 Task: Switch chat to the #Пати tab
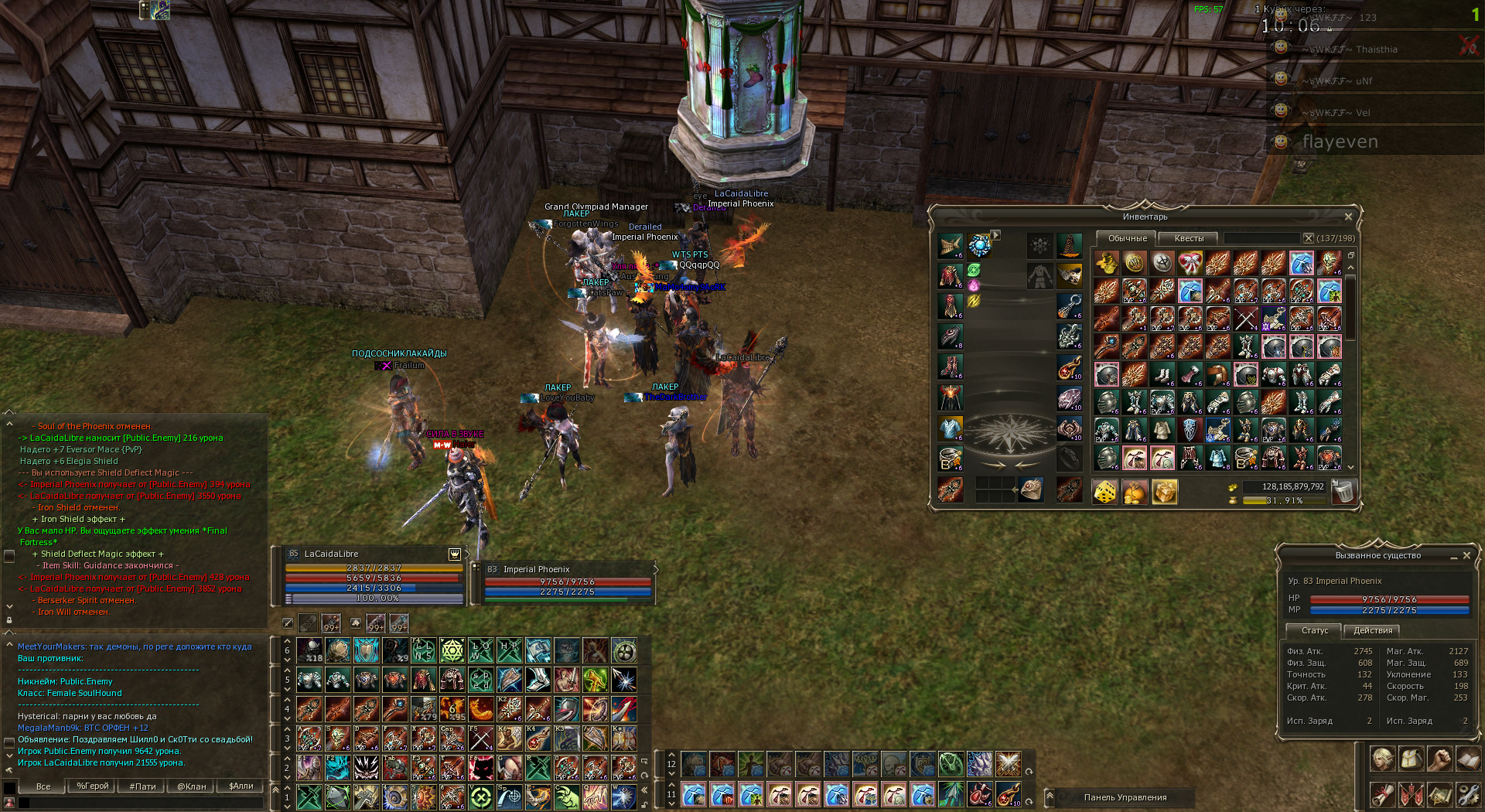pyautogui.click(x=142, y=786)
